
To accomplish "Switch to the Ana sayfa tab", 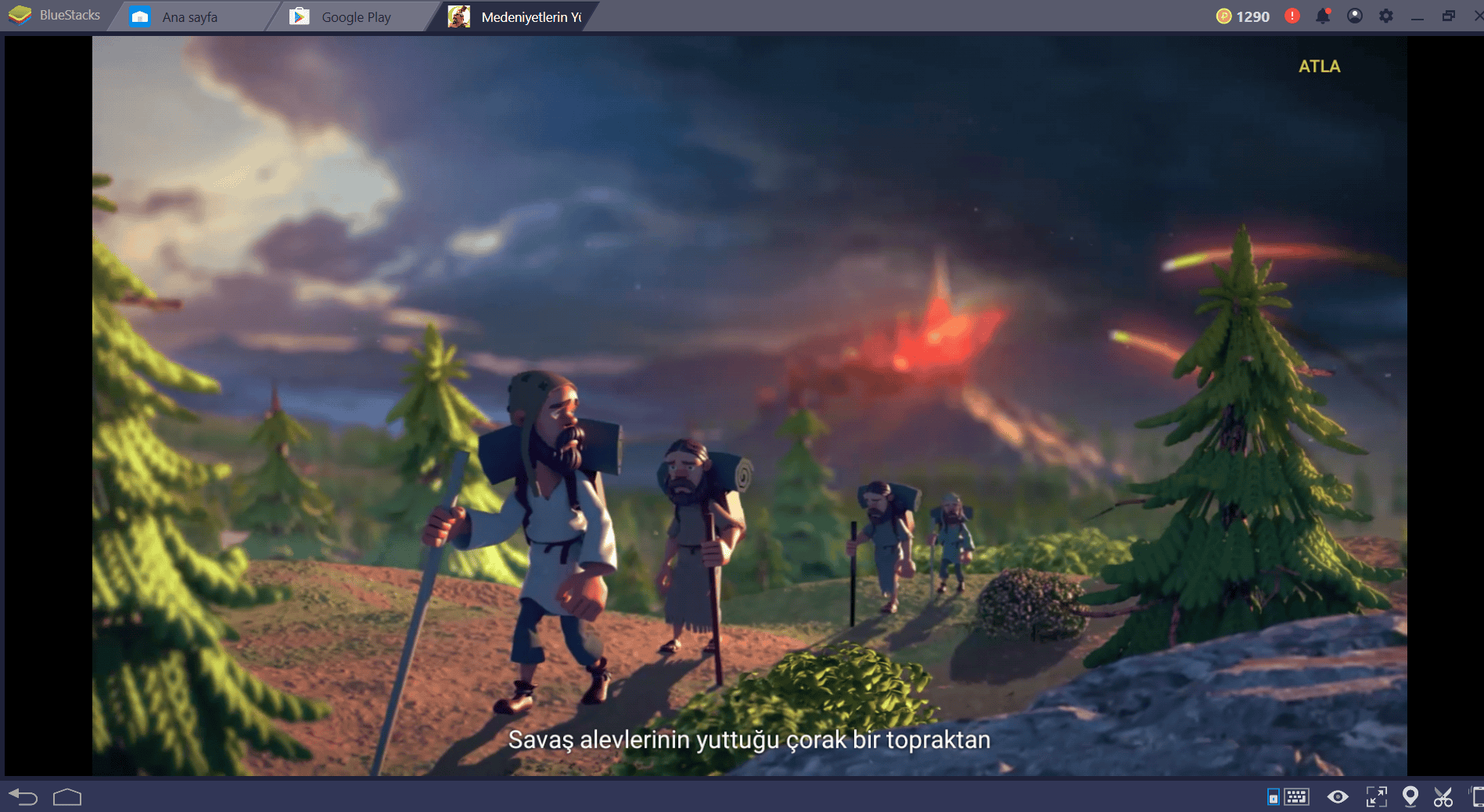I will [x=189, y=15].
